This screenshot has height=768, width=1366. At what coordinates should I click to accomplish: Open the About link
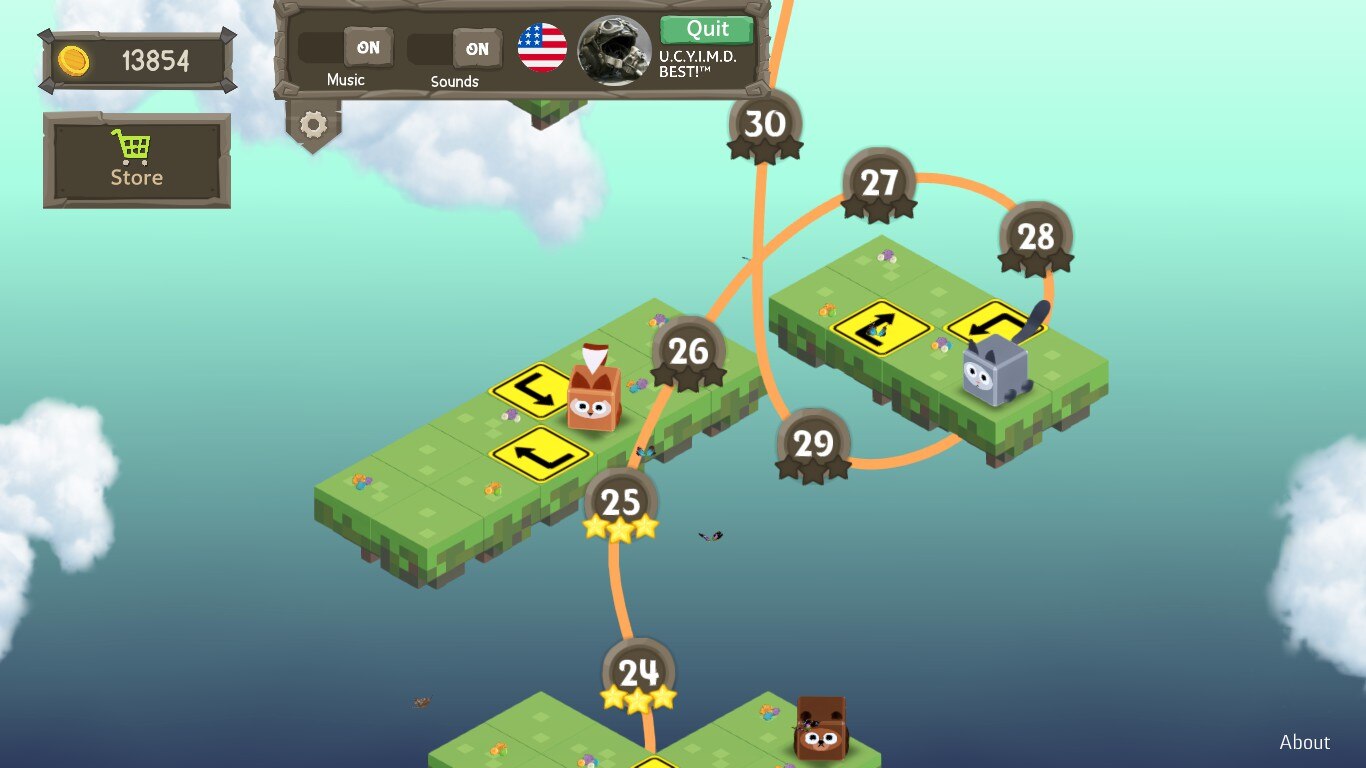coord(1304,742)
